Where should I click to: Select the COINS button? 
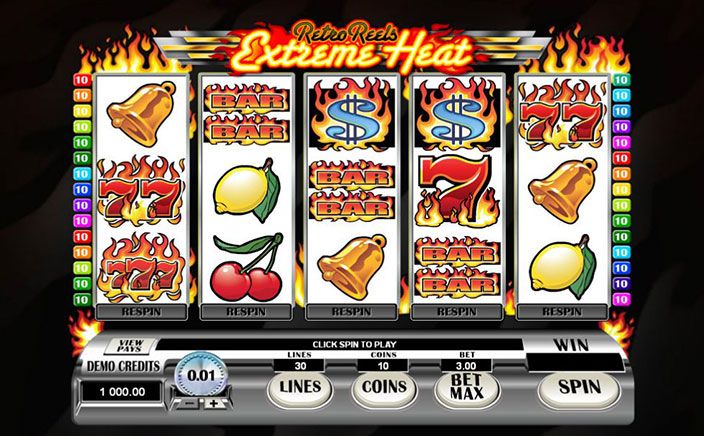point(384,387)
